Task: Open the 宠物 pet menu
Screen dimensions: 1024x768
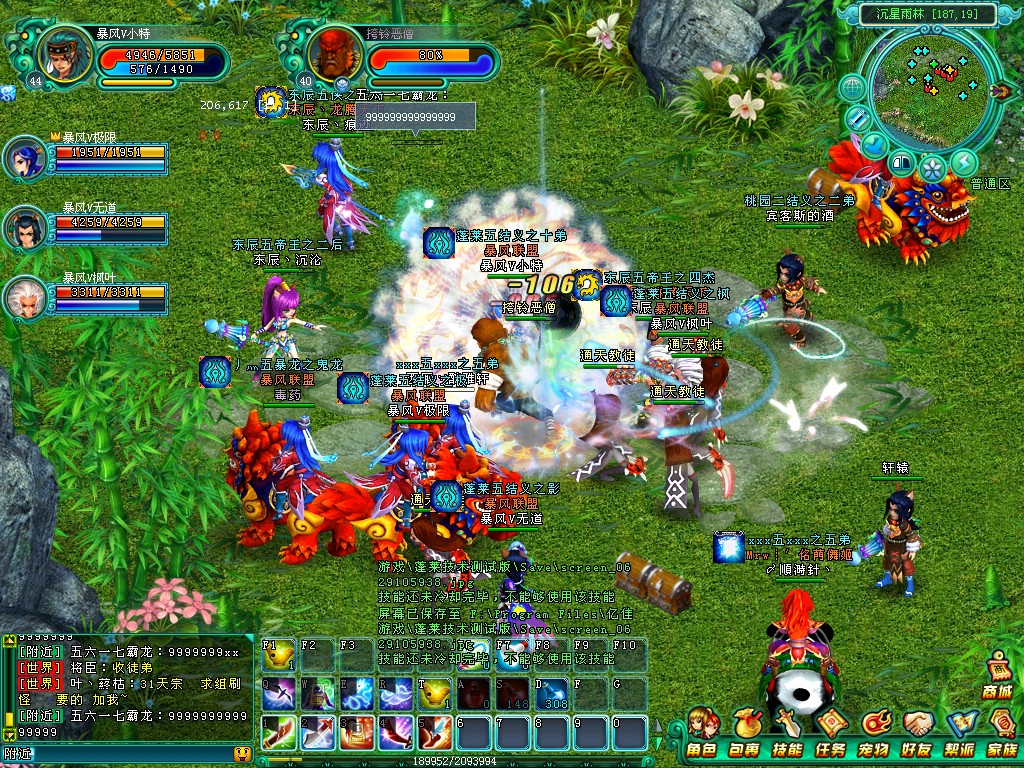Action: coord(874,733)
